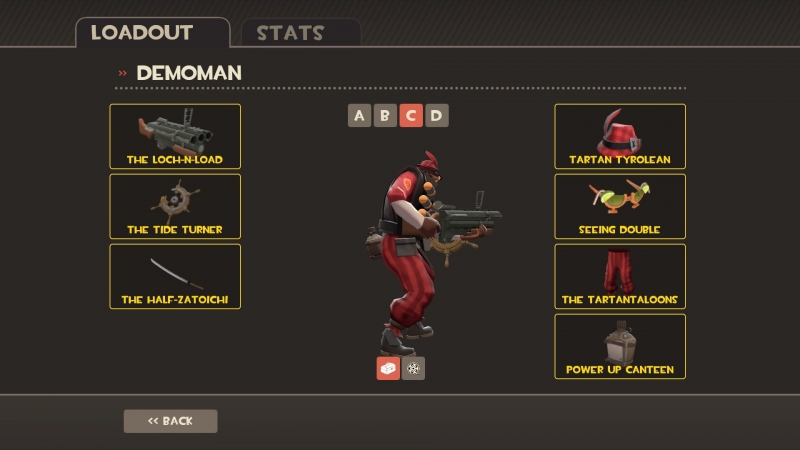This screenshot has height=450, width=800.
Task: Select the Tartan Tyrolean hat slot
Action: tap(620, 136)
